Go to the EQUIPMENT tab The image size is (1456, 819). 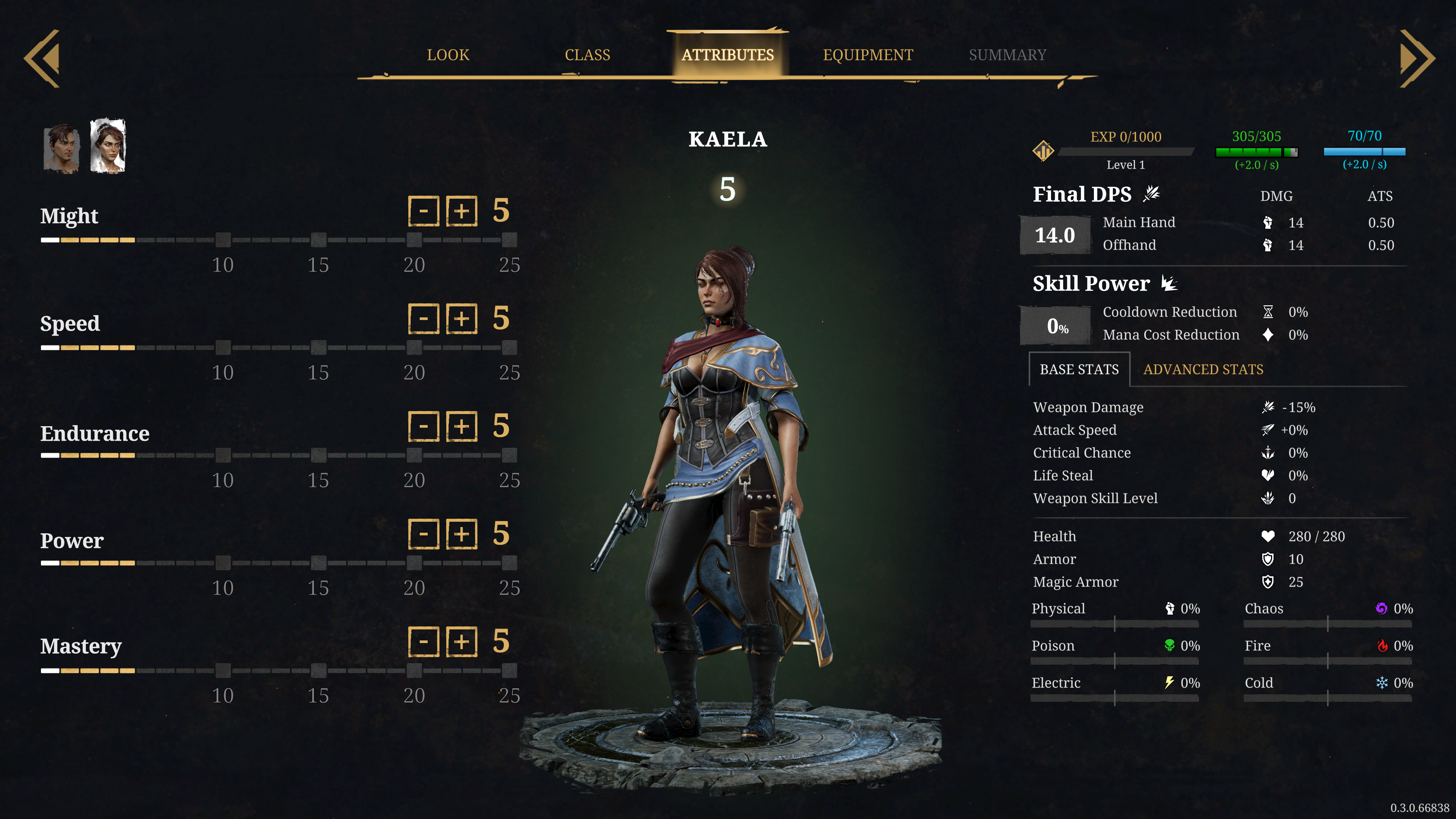tap(868, 55)
